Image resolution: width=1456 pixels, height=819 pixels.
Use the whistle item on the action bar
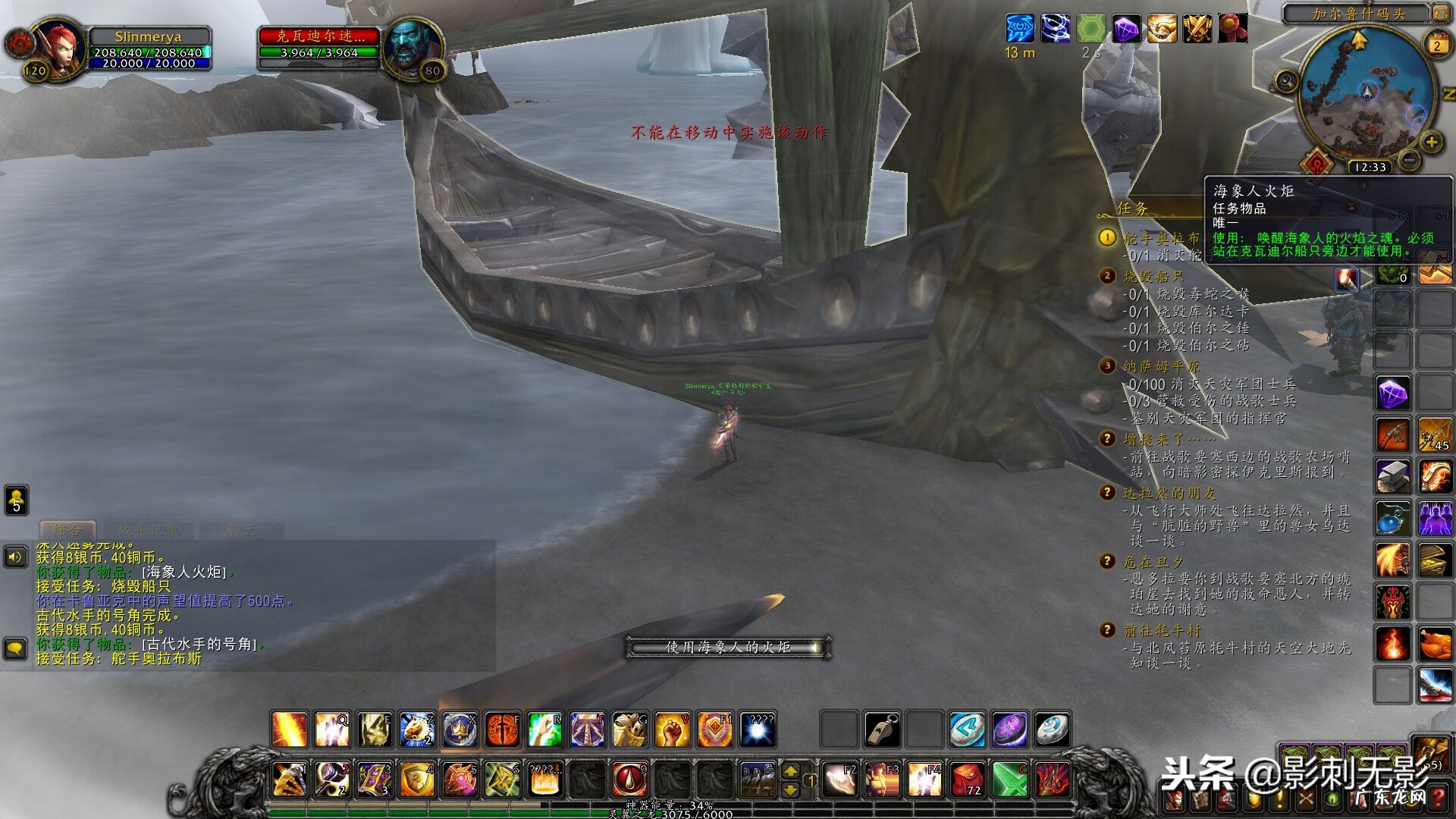tap(882, 730)
